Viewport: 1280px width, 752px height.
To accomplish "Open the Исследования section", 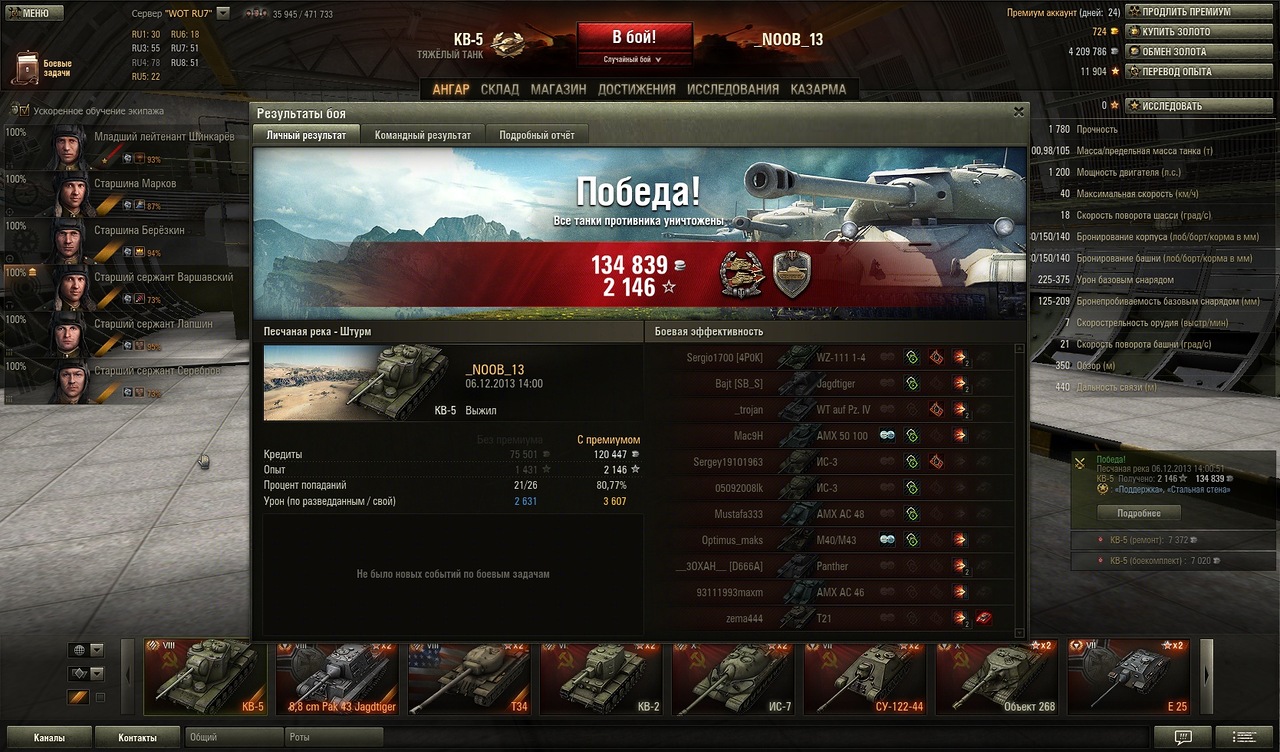I will point(732,89).
